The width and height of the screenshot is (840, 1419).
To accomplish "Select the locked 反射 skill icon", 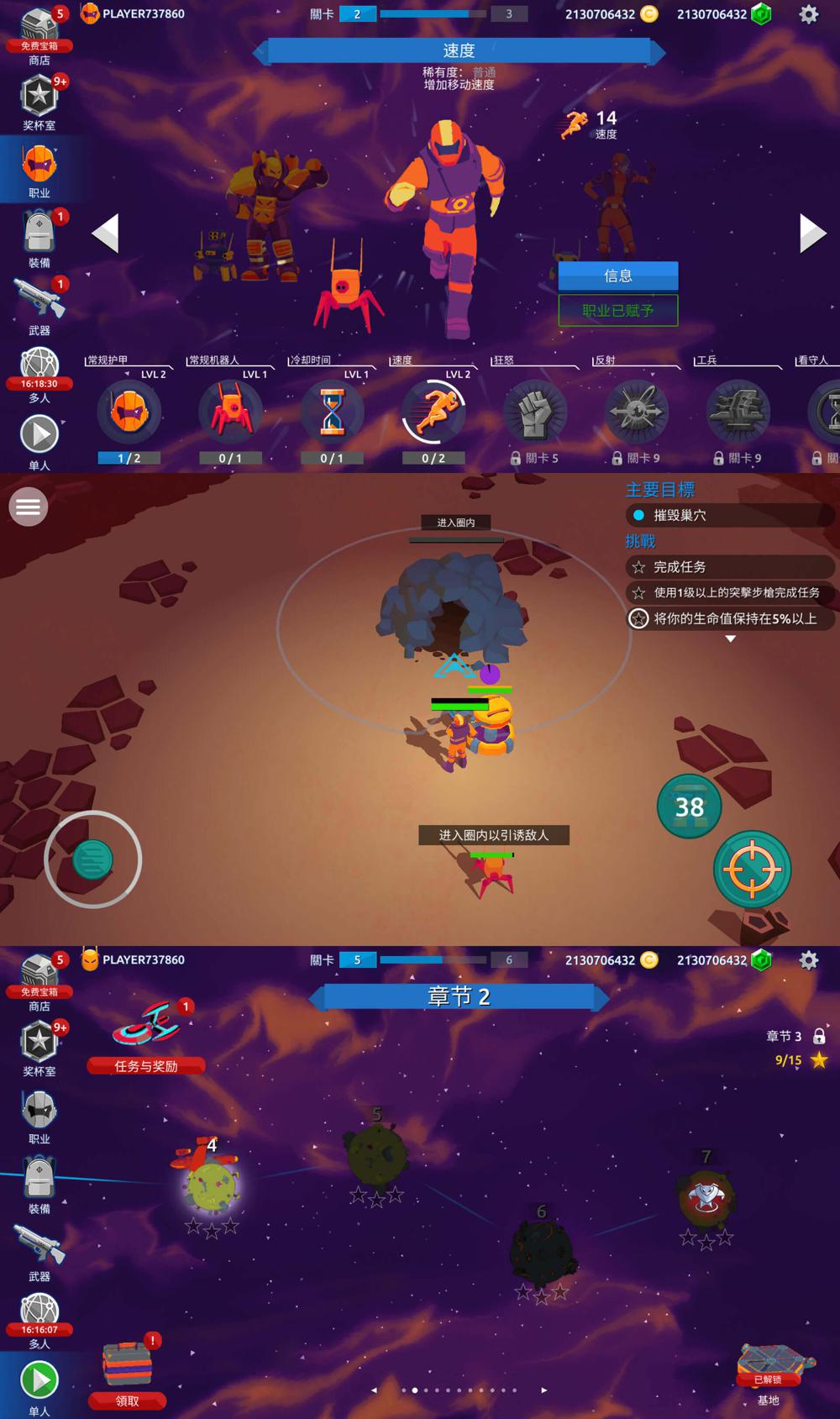I will 637,412.
